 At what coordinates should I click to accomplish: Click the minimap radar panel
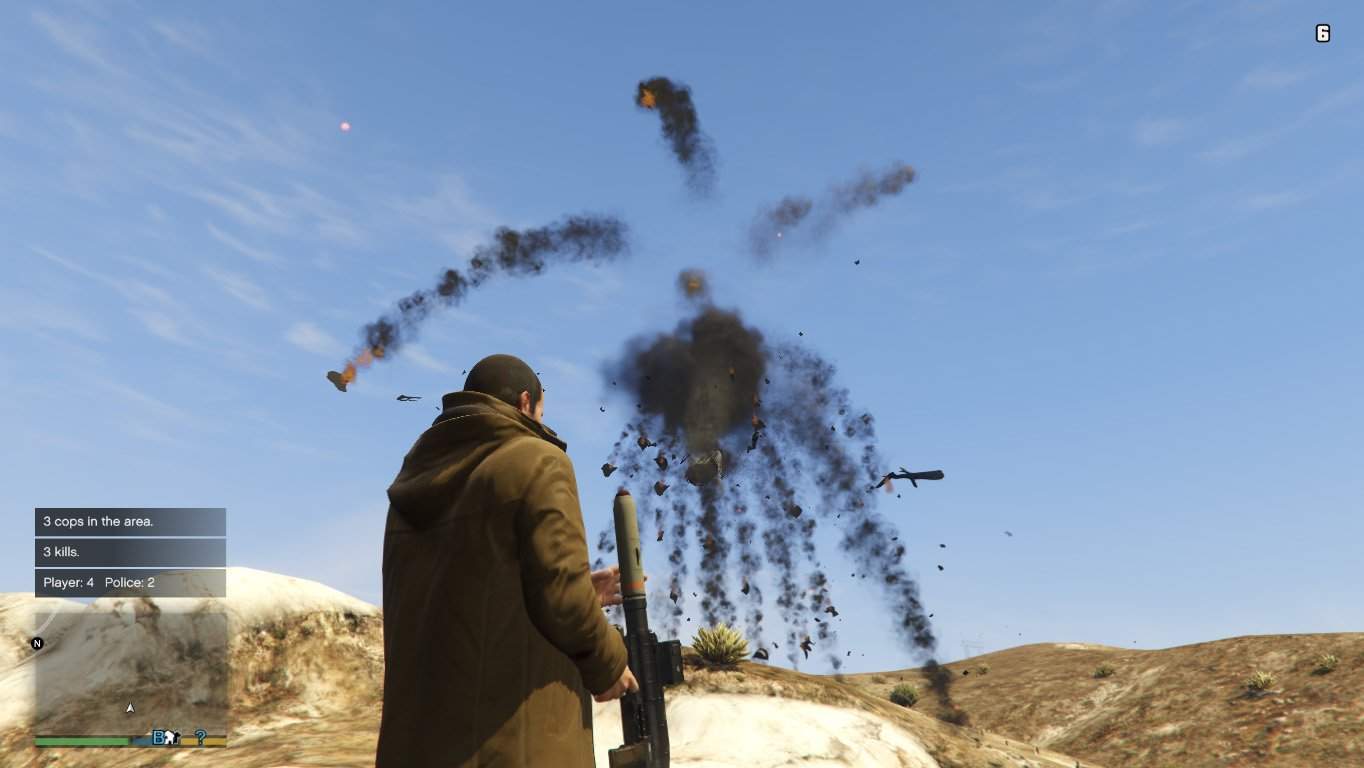click(x=130, y=670)
